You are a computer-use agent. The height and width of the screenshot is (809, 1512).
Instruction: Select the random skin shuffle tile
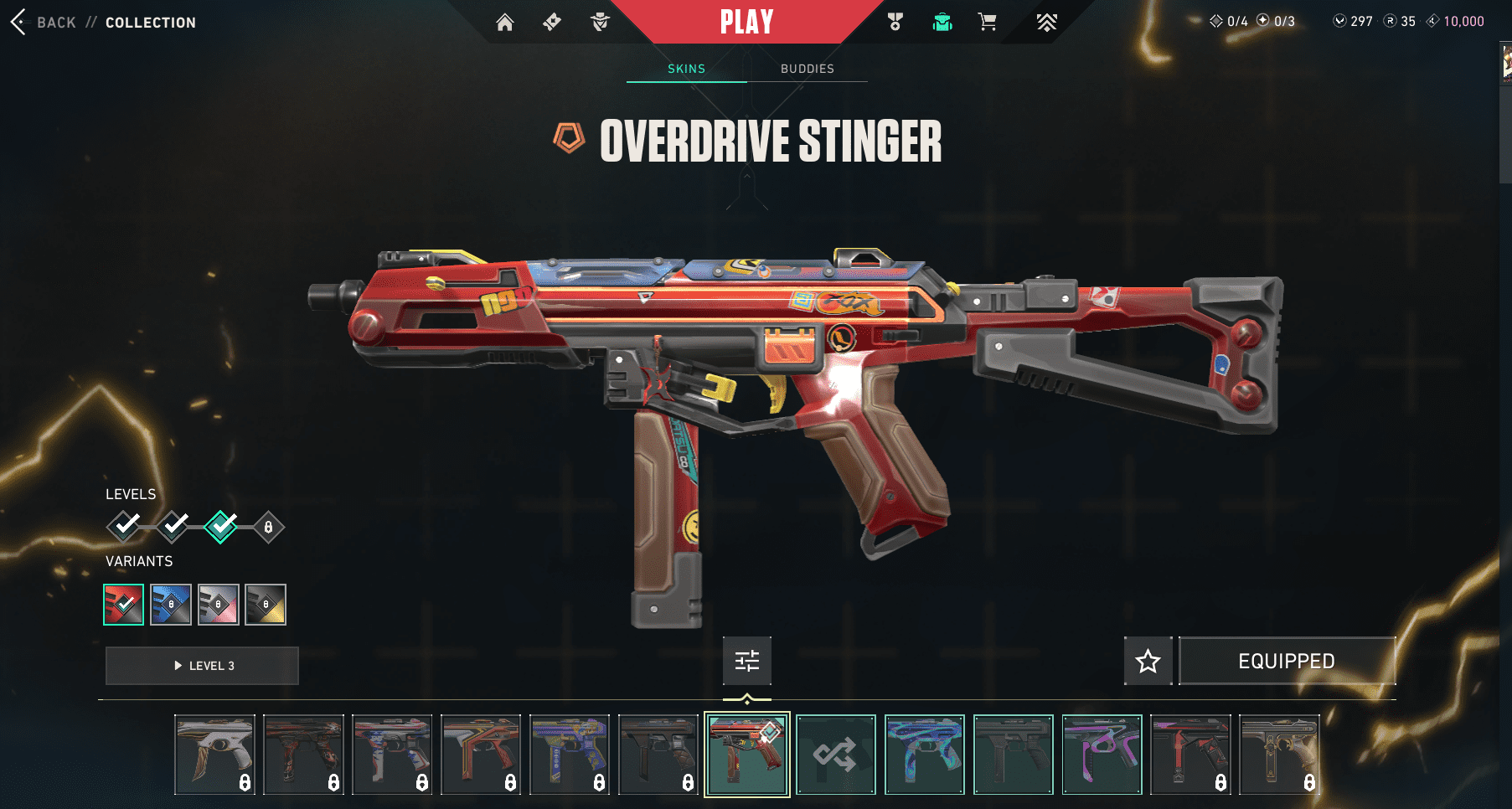coord(836,755)
